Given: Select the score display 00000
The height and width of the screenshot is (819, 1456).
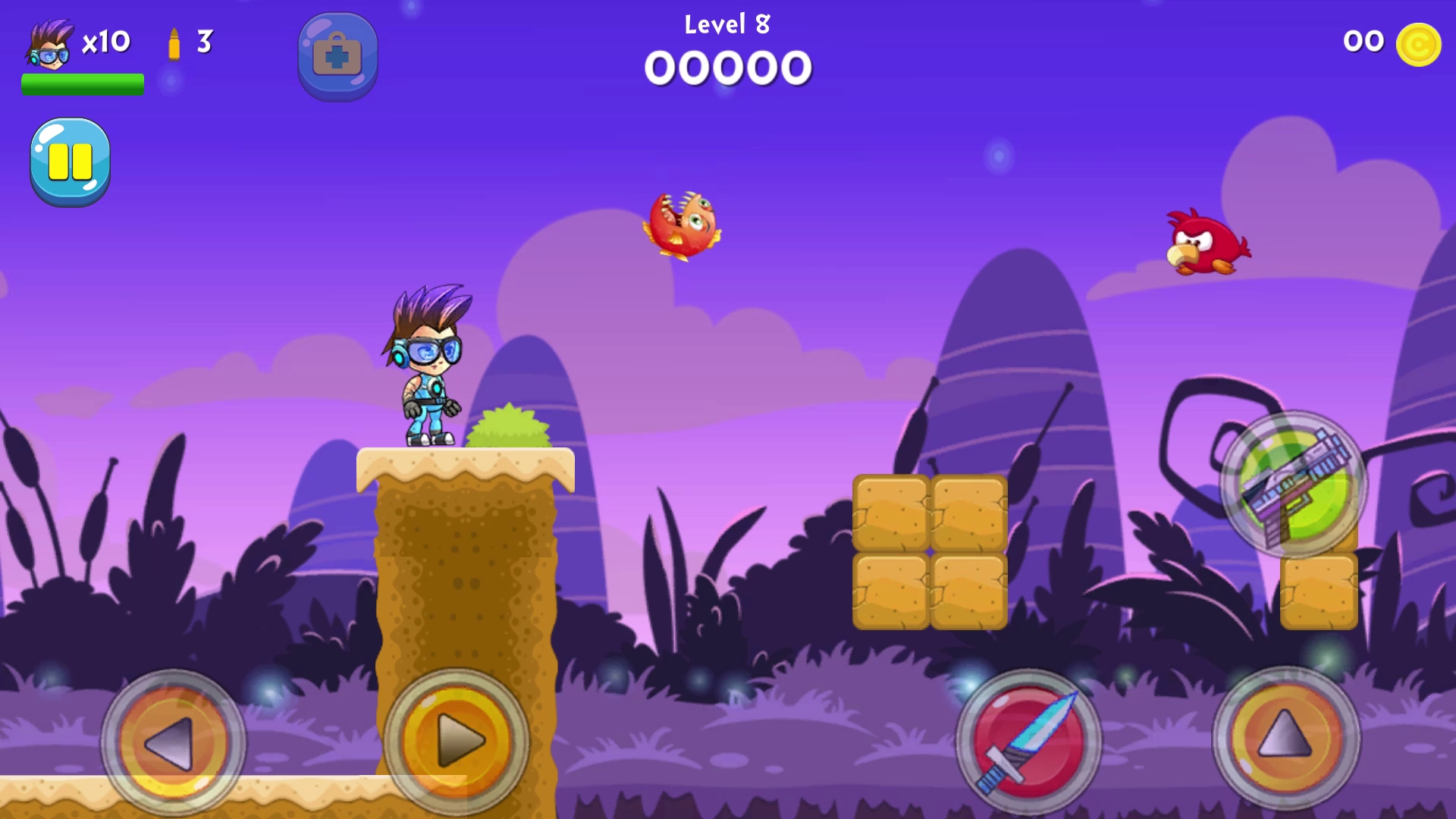Looking at the screenshot, I should [726, 67].
